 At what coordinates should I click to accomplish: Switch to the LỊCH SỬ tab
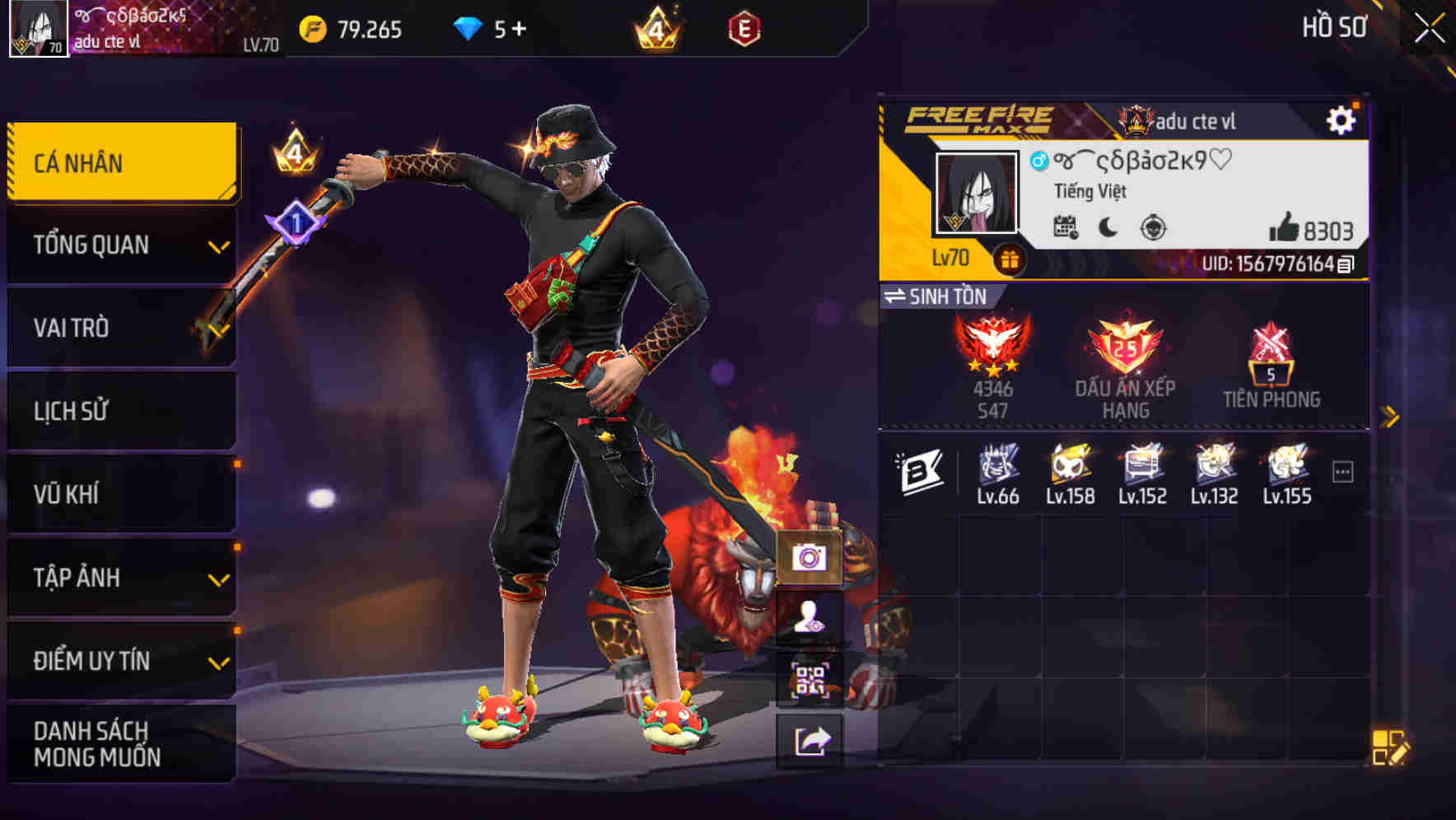point(119,411)
